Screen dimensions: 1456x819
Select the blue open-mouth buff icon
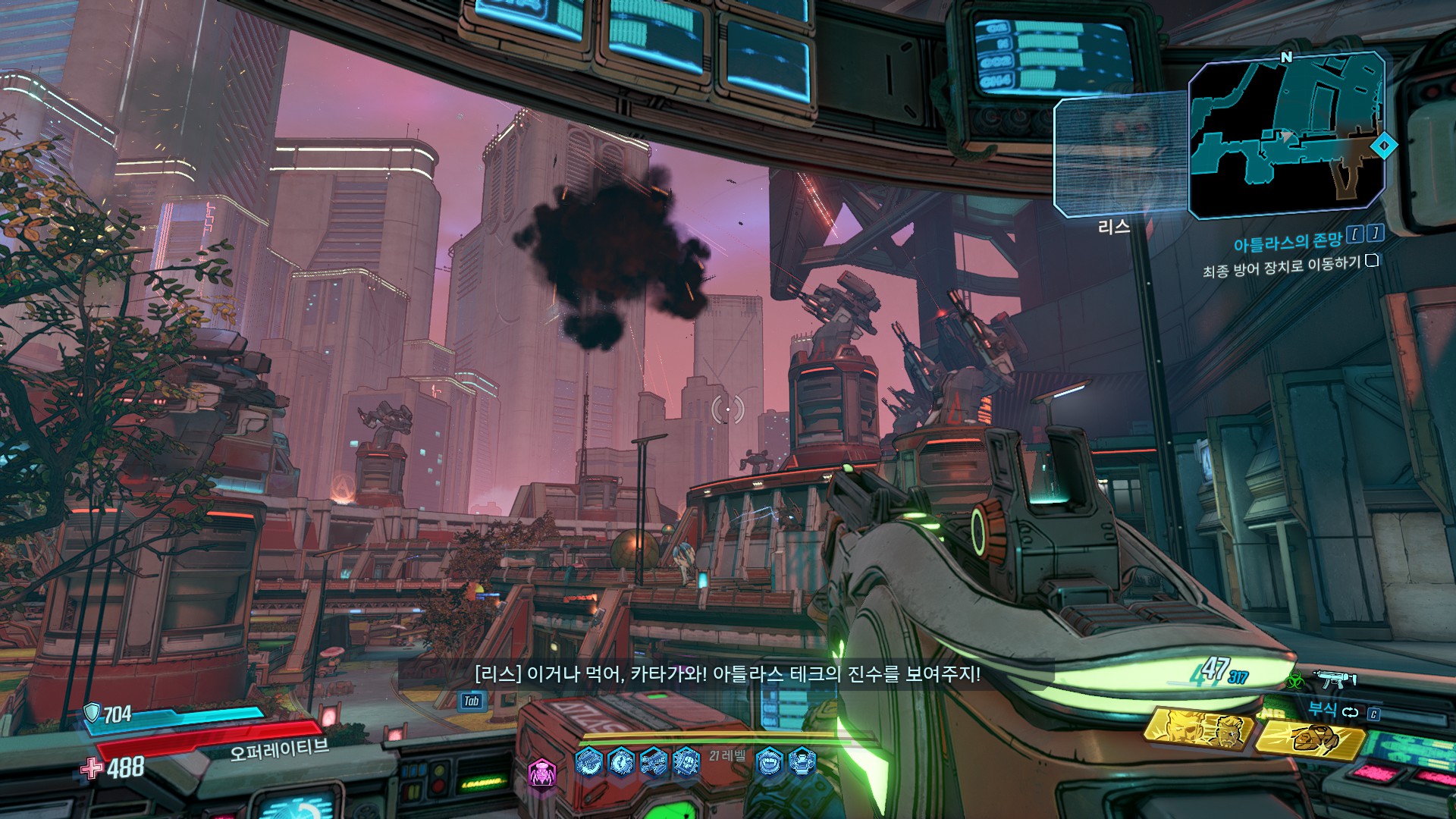pyautogui.click(x=768, y=761)
